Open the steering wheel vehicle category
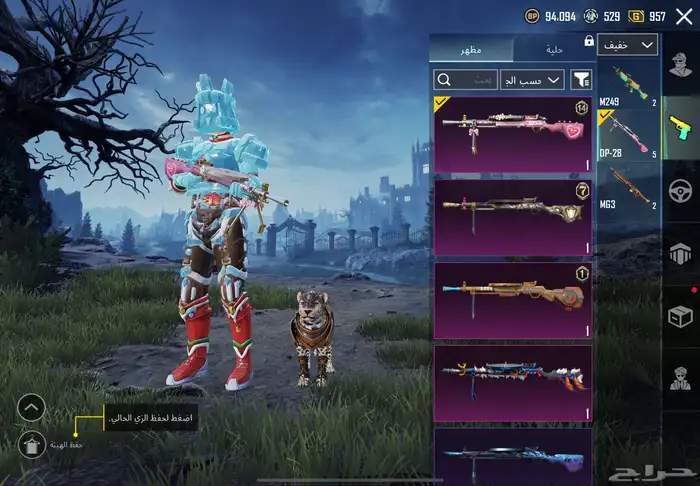The image size is (700, 486). [x=680, y=189]
